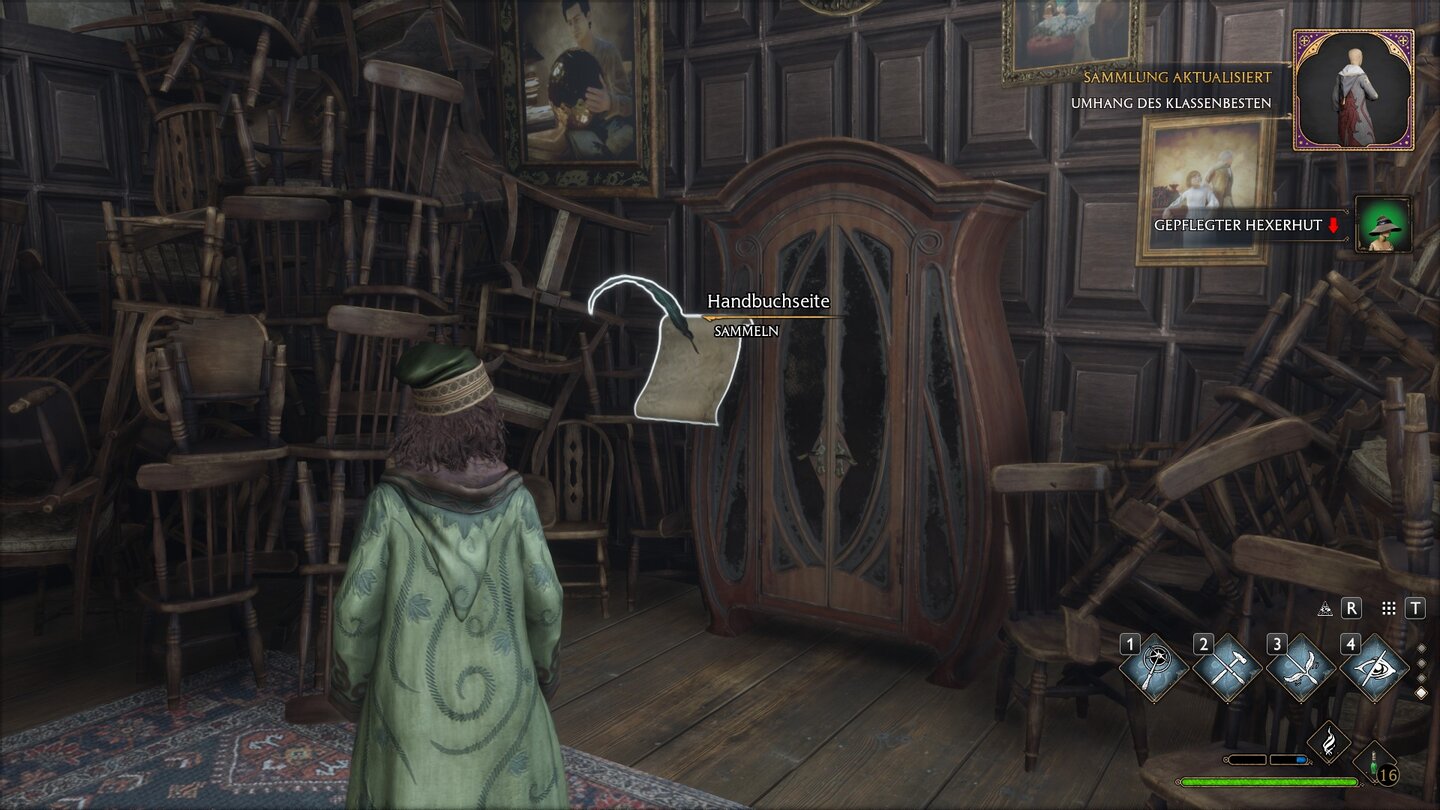Click the Ancient Magic flame icon

pyautogui.click(x=1330, y=742)
